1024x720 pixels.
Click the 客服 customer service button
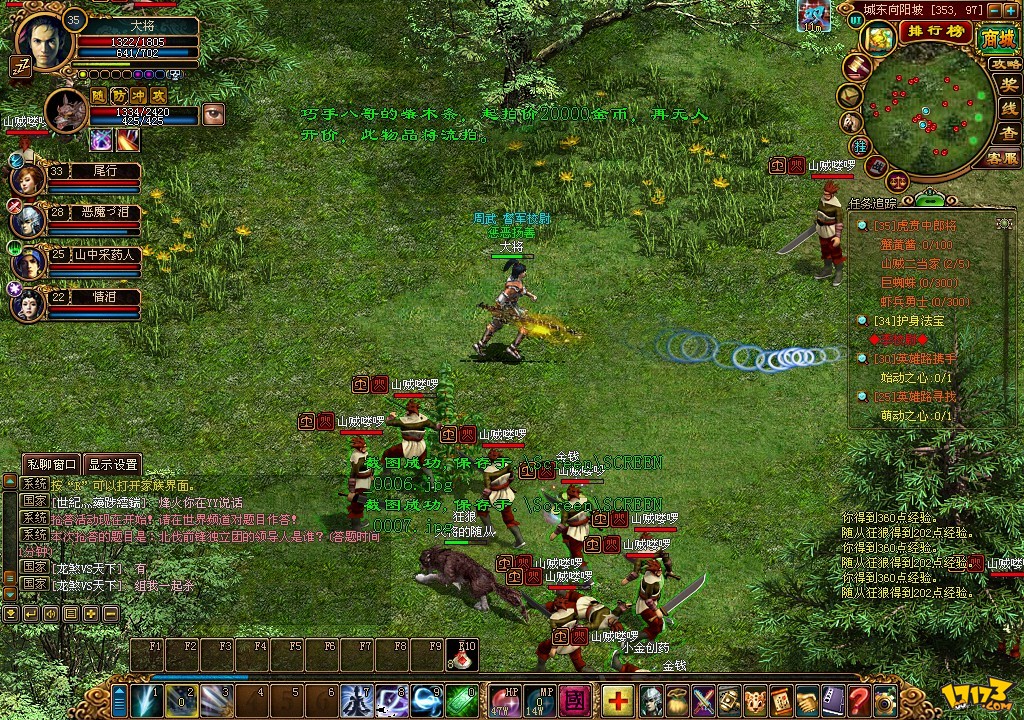1002,158
